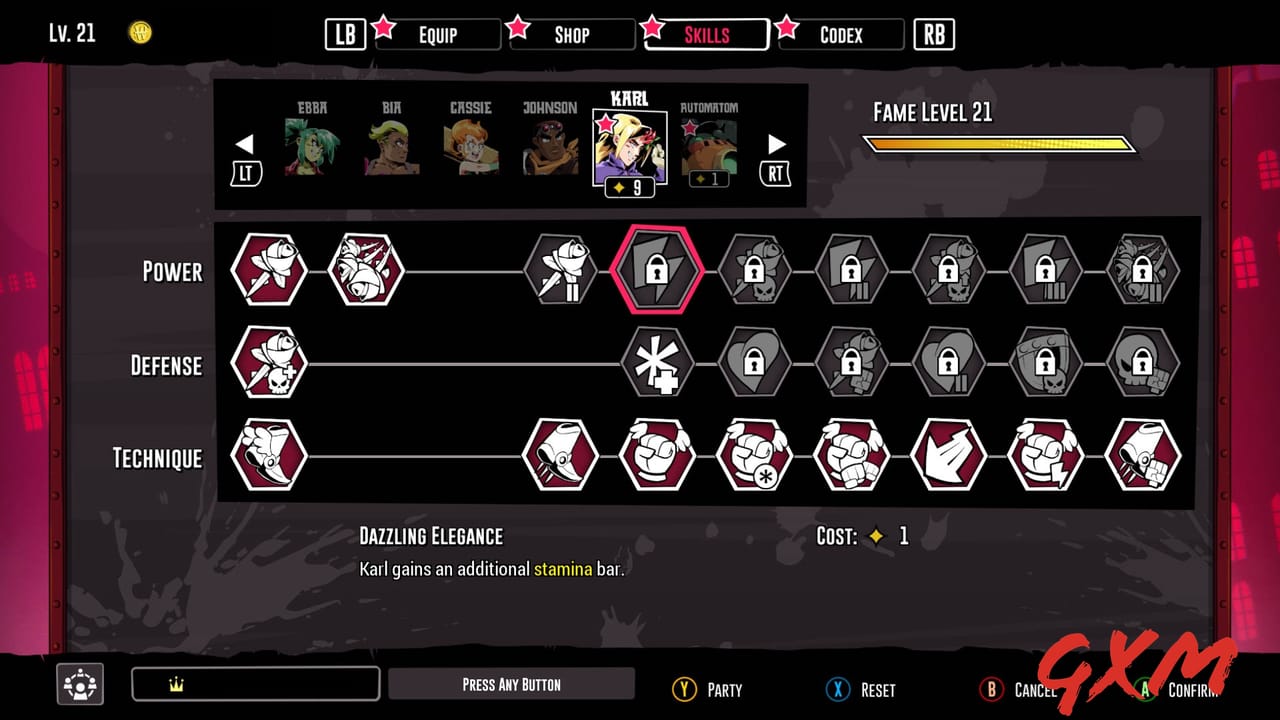The height and width of the screenshot is (720, 1280).
Task: Select the first rose skill in the Power row
Action: (x=267, y=271)
